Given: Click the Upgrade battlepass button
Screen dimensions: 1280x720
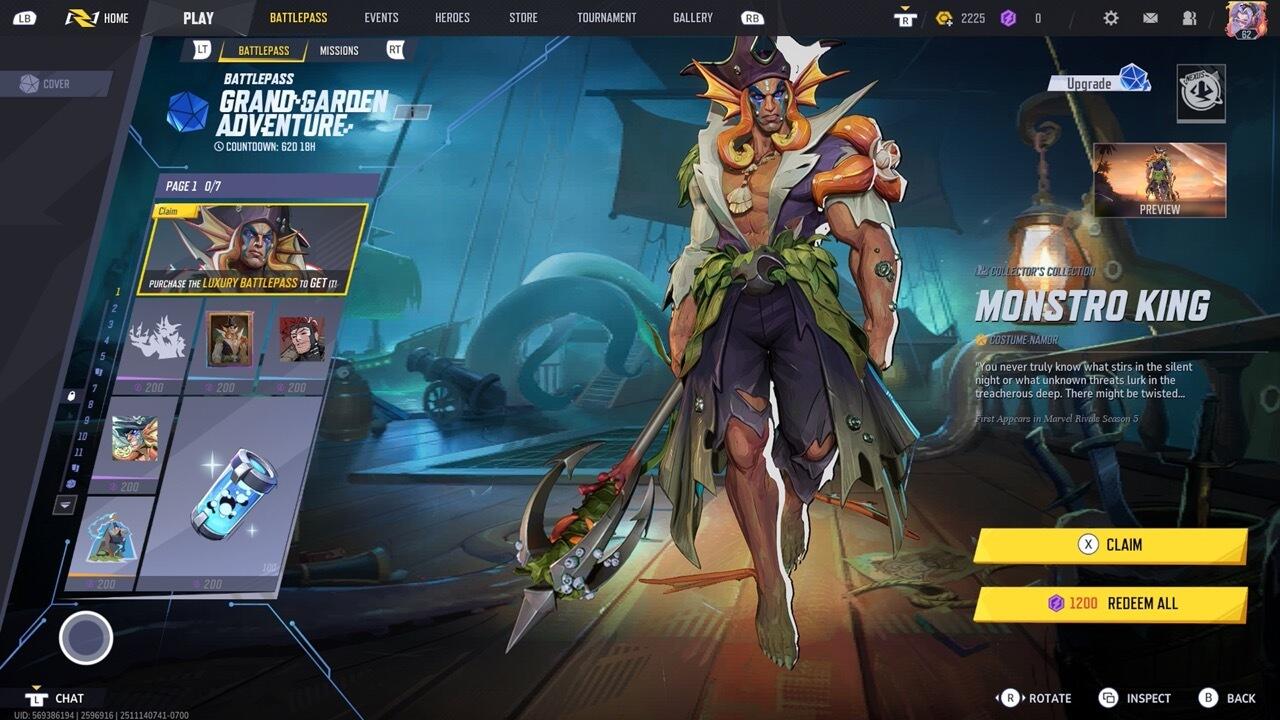Looking at the screenshot, I should (1099, 82).
